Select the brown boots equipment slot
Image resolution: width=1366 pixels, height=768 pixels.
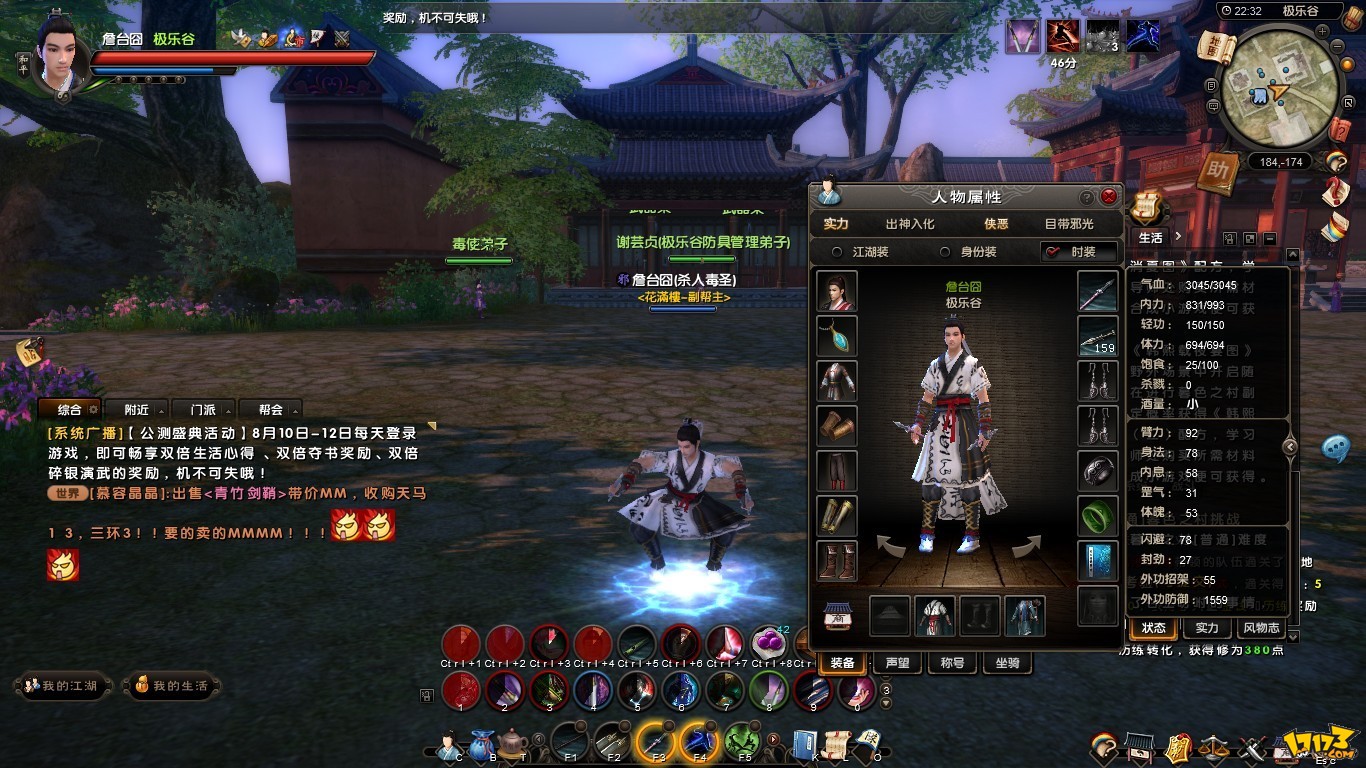pos(836,561)
